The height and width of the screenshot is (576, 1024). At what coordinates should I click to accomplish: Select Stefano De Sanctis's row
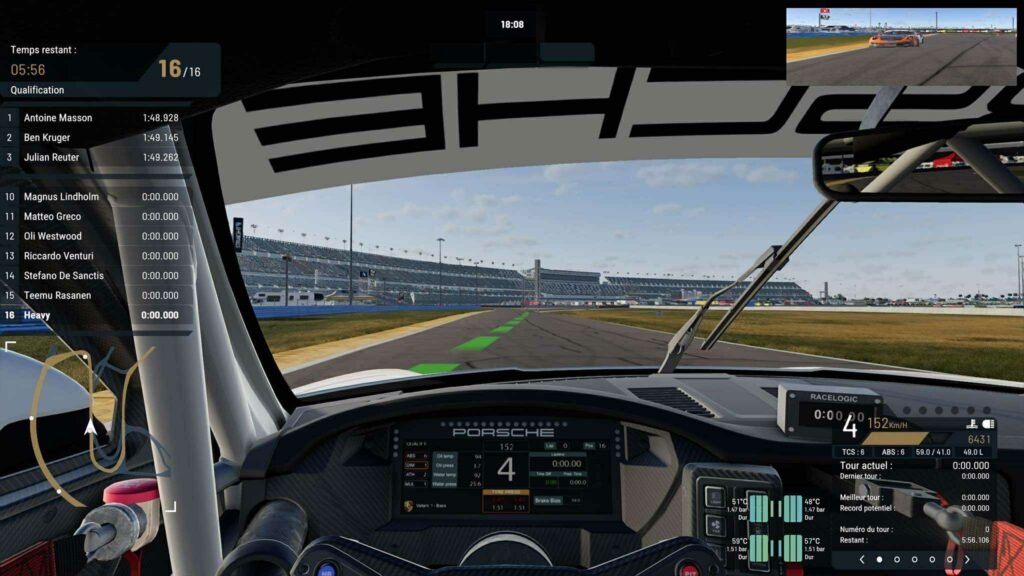[98, 275]
